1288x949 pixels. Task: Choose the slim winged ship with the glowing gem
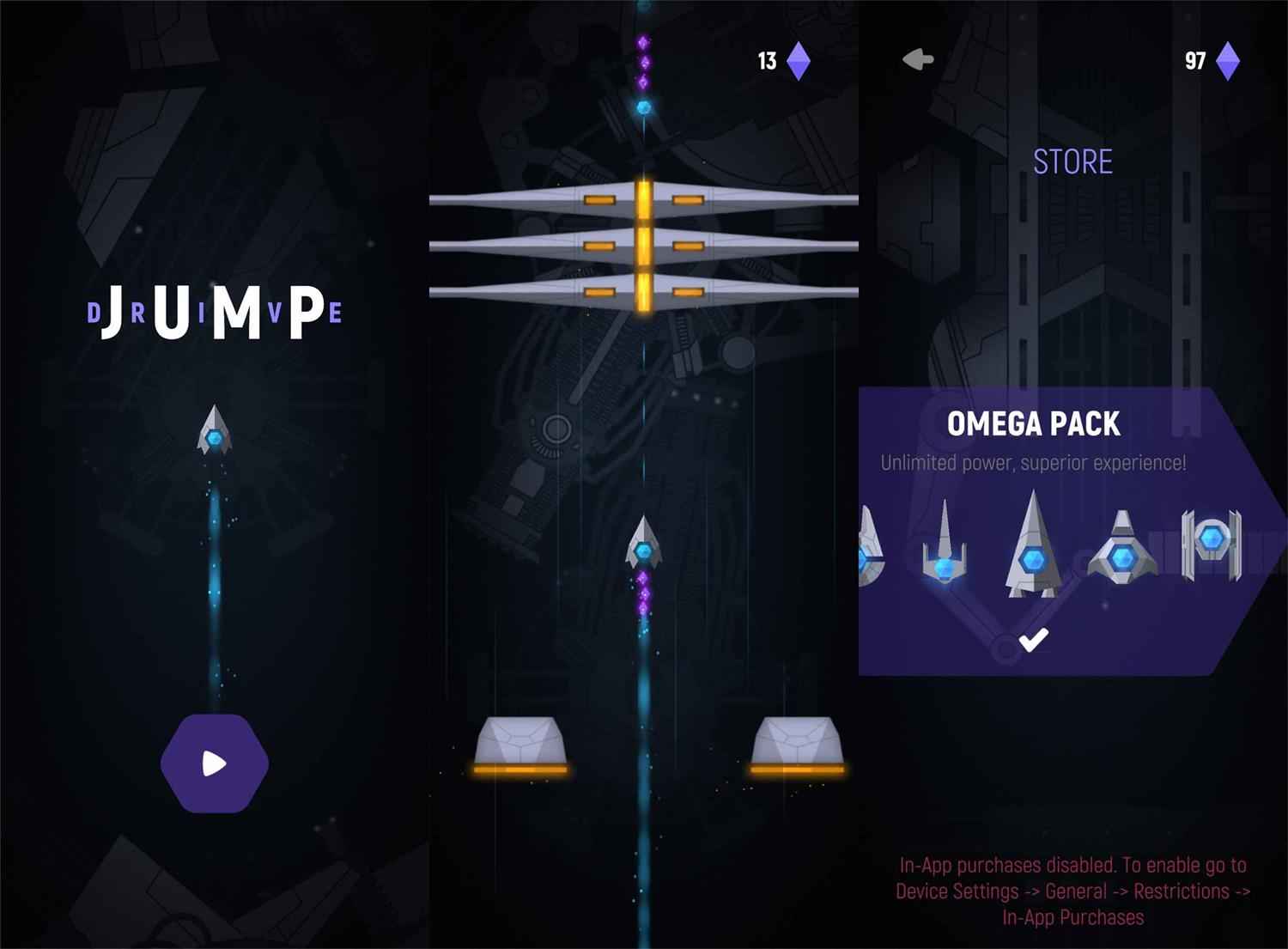click(945, 546)
